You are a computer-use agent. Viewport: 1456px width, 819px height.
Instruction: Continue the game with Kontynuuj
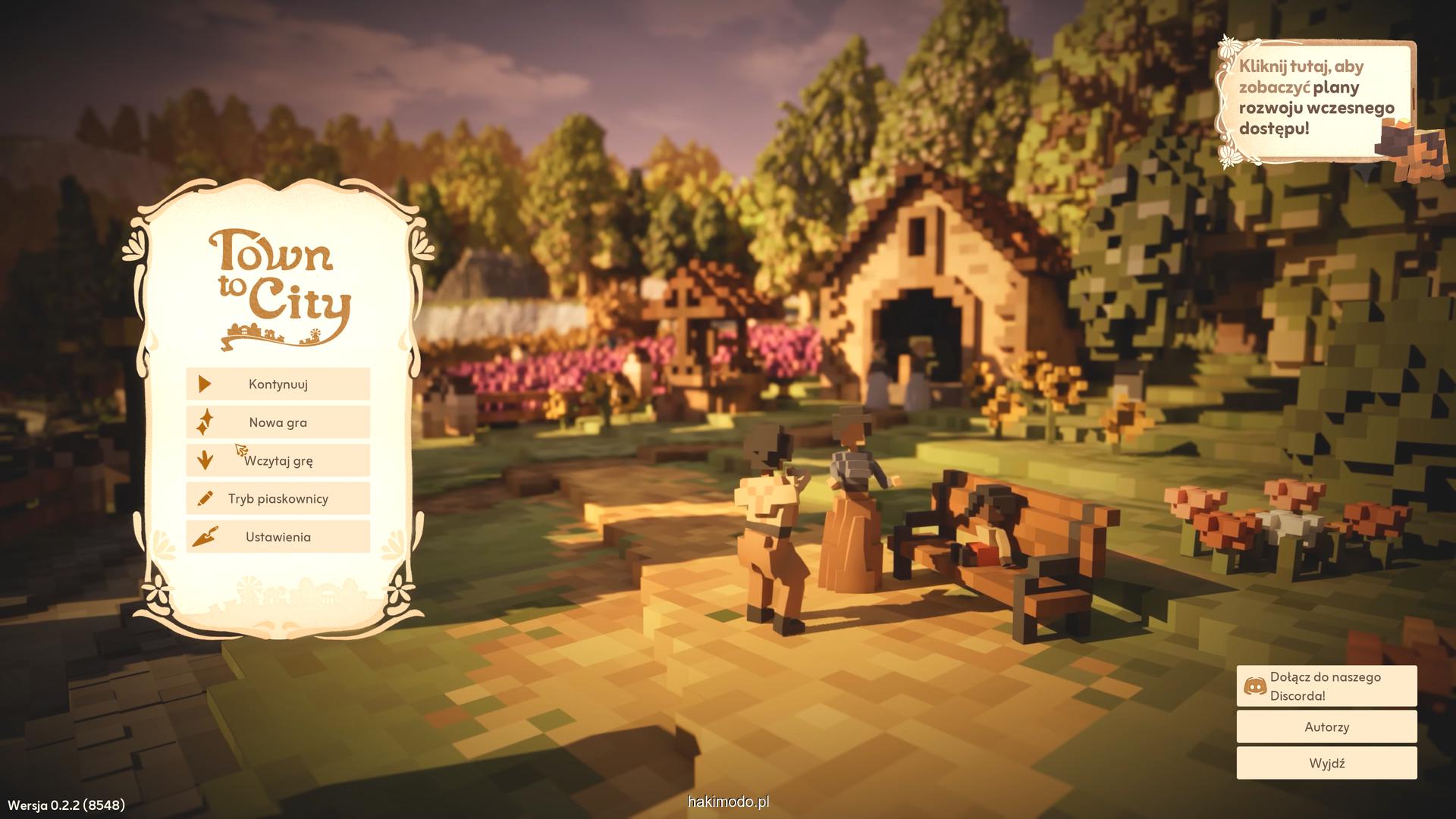pyautogui.click(x=278, y=384)
